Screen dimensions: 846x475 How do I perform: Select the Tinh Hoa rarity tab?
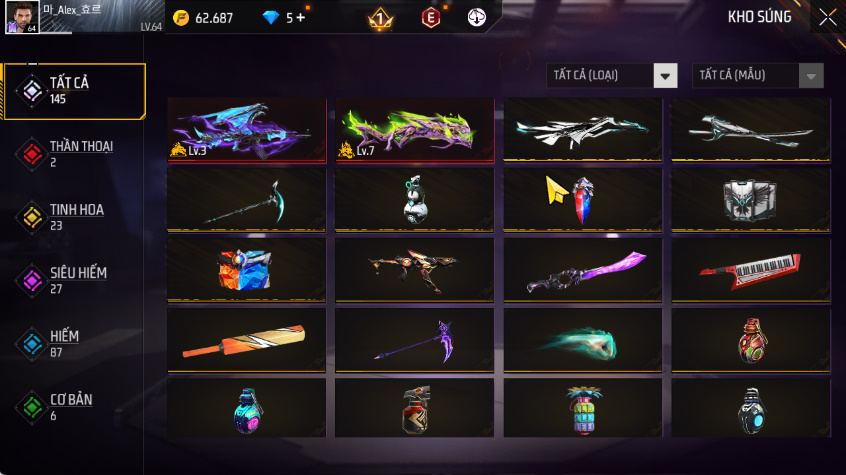pyautogui.click(x=74, y=217)
